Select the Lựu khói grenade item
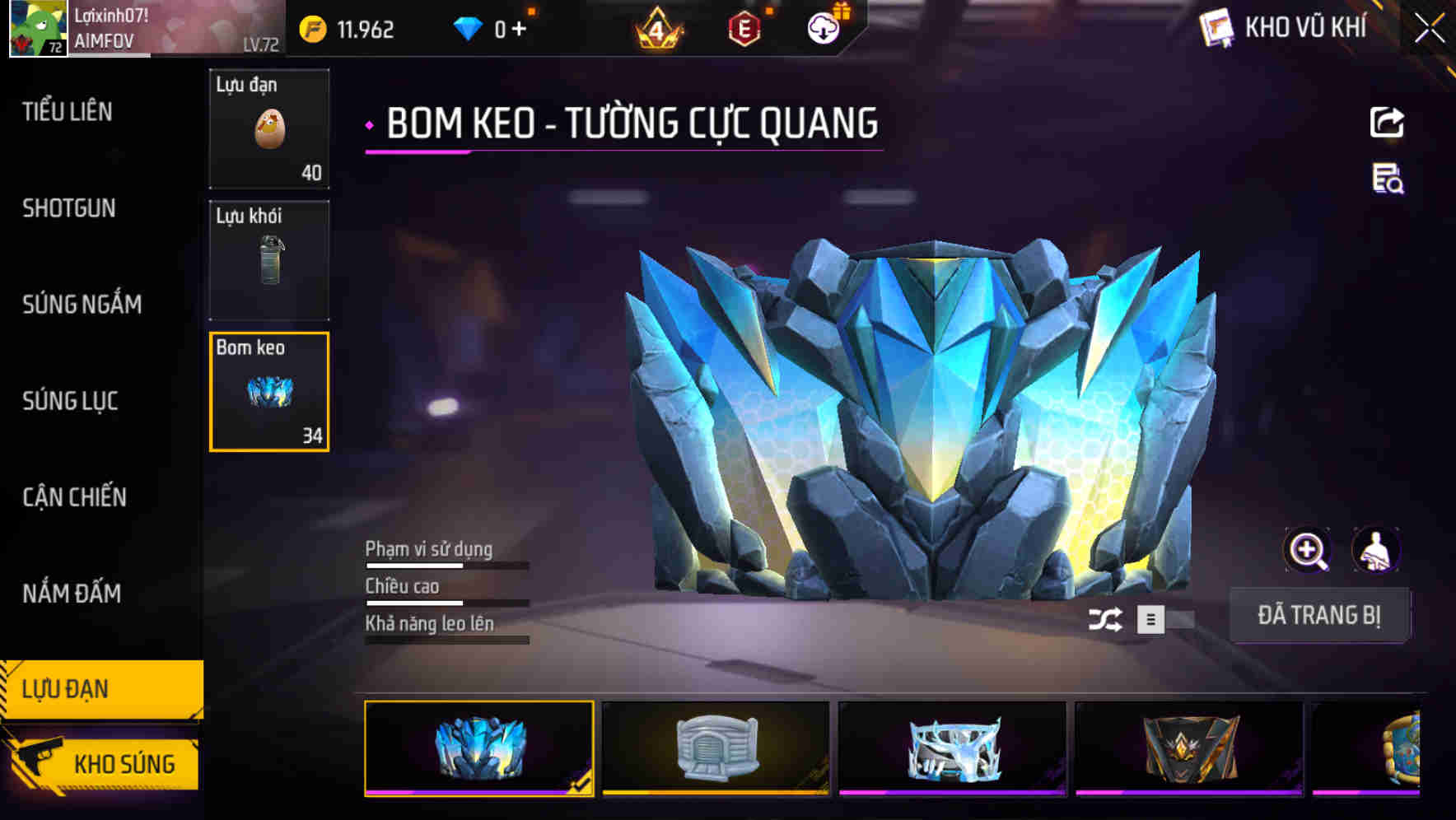The image size is (1456, 820). point(269,259)
